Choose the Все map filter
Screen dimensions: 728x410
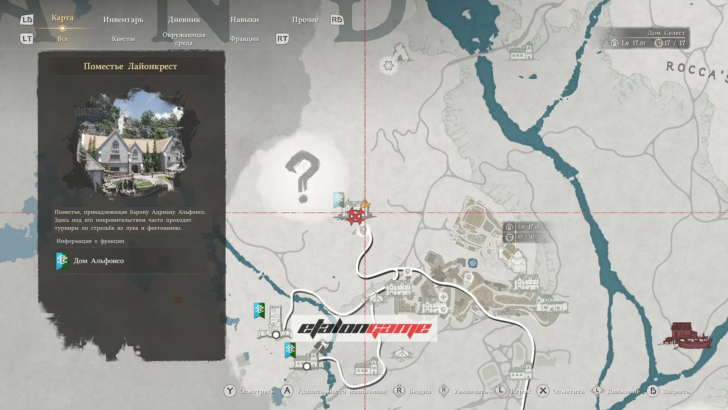63,38
